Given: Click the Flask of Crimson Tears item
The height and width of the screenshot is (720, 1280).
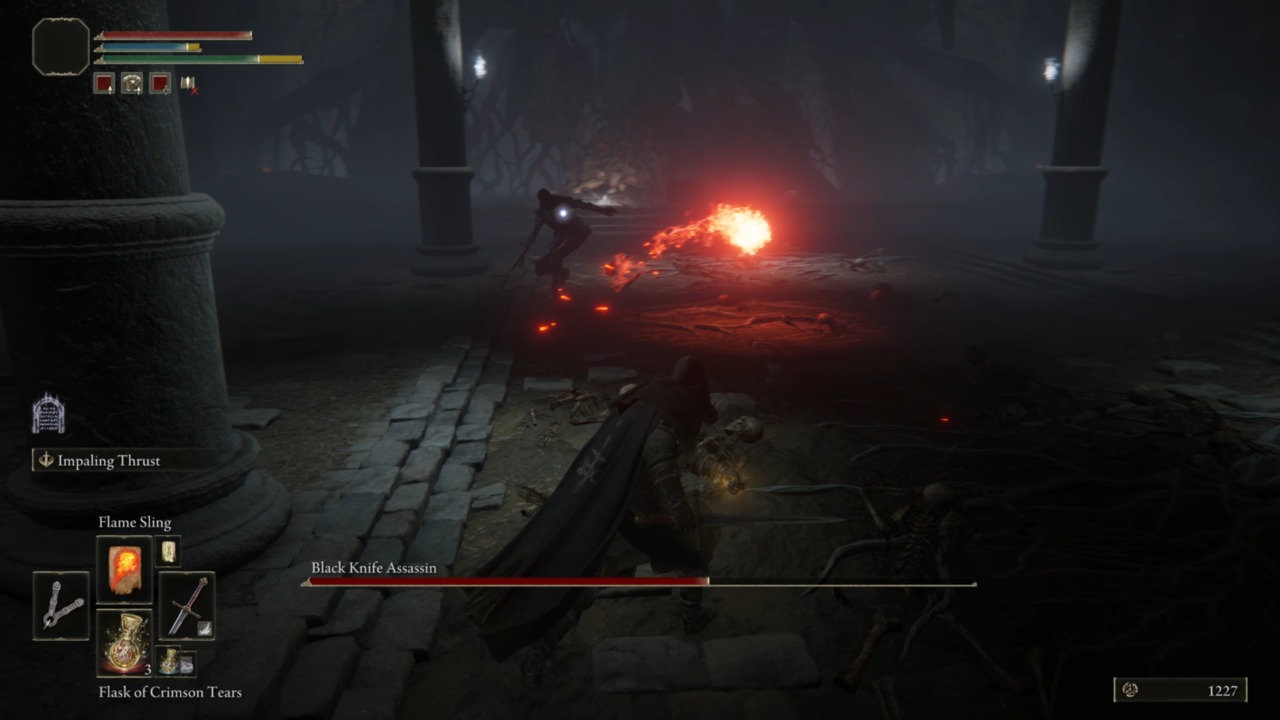Looking at the screenshot, I should click(125, 642).
